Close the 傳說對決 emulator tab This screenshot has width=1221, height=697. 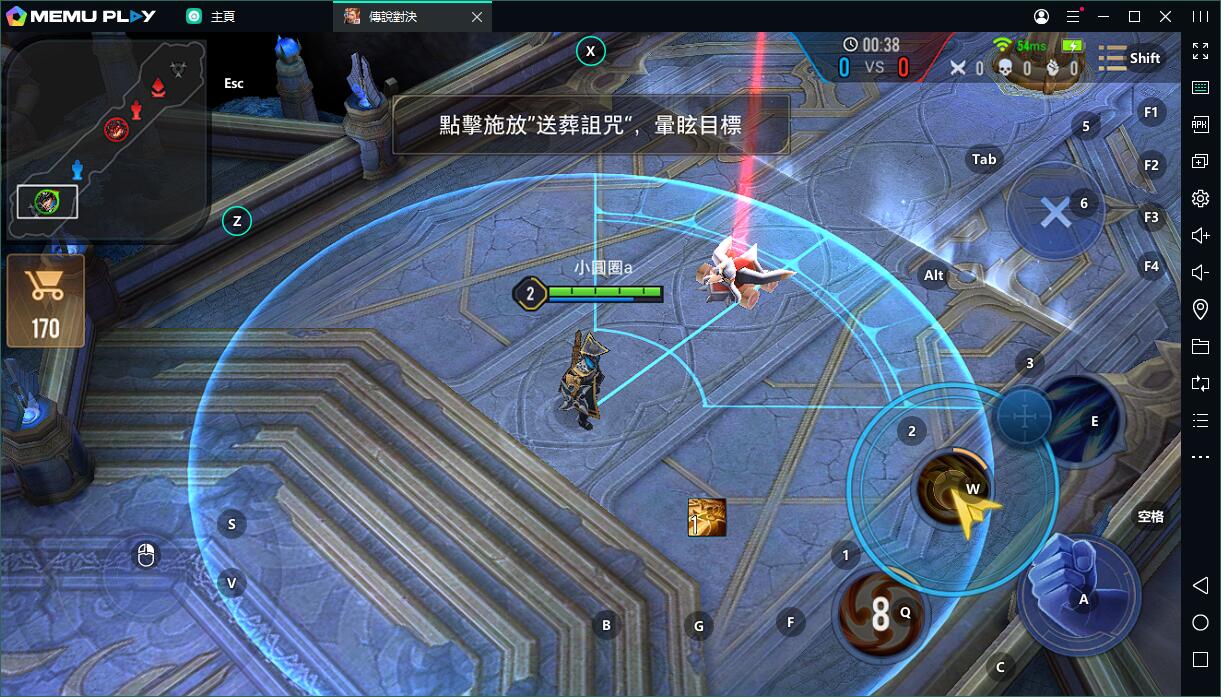tap(477, 17)
